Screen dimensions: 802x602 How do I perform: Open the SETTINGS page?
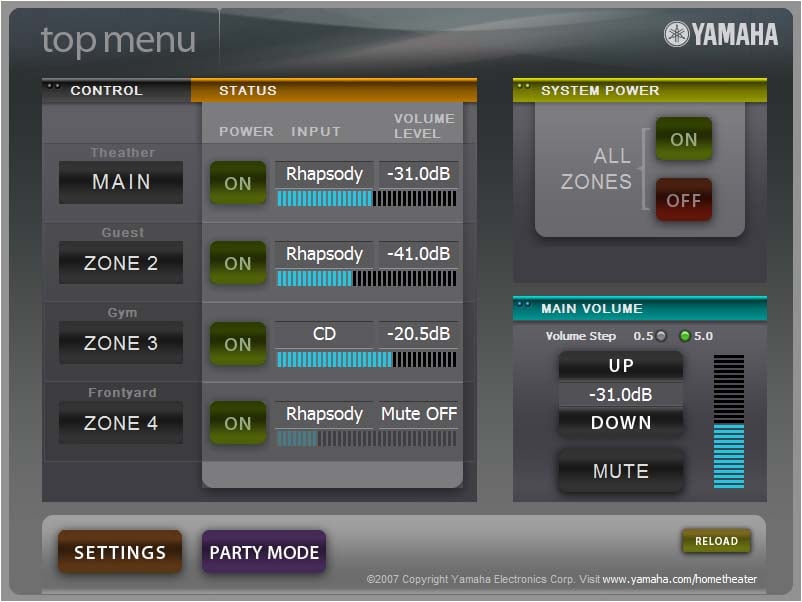(x=120, y=552)
